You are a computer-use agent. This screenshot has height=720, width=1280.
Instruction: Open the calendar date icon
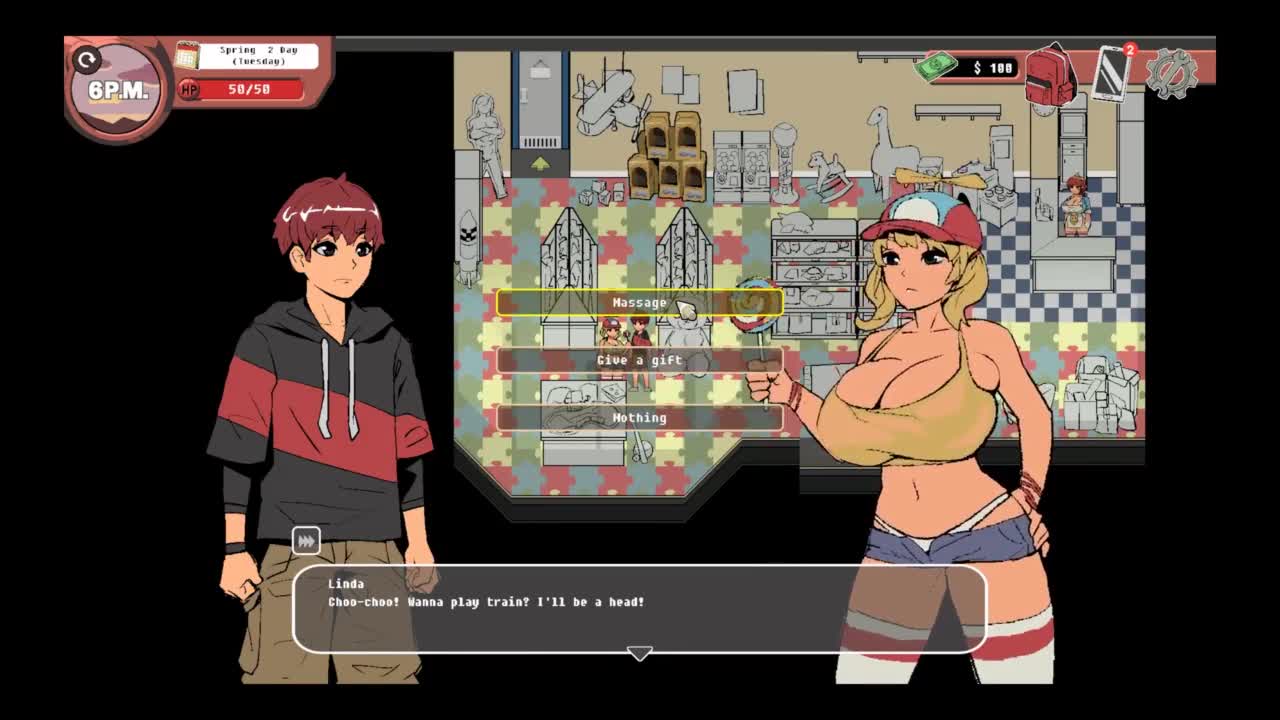tap(187, 55)
